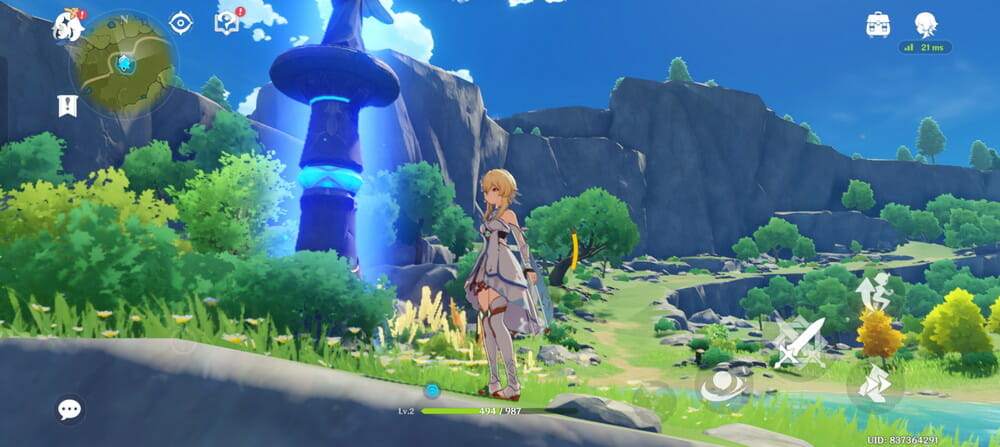Open the map via the minimap
Viewport: 1000px width, 447px height.
click(124, 62)
